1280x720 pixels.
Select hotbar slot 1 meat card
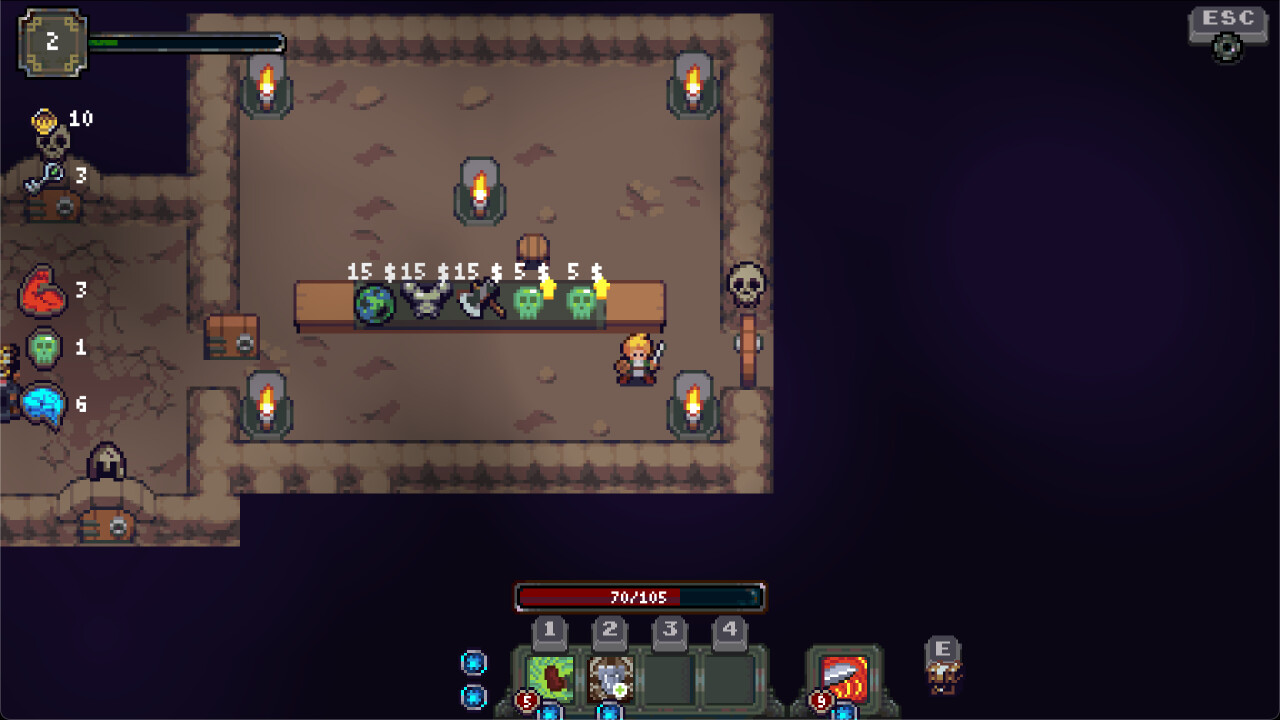[550, 682]
